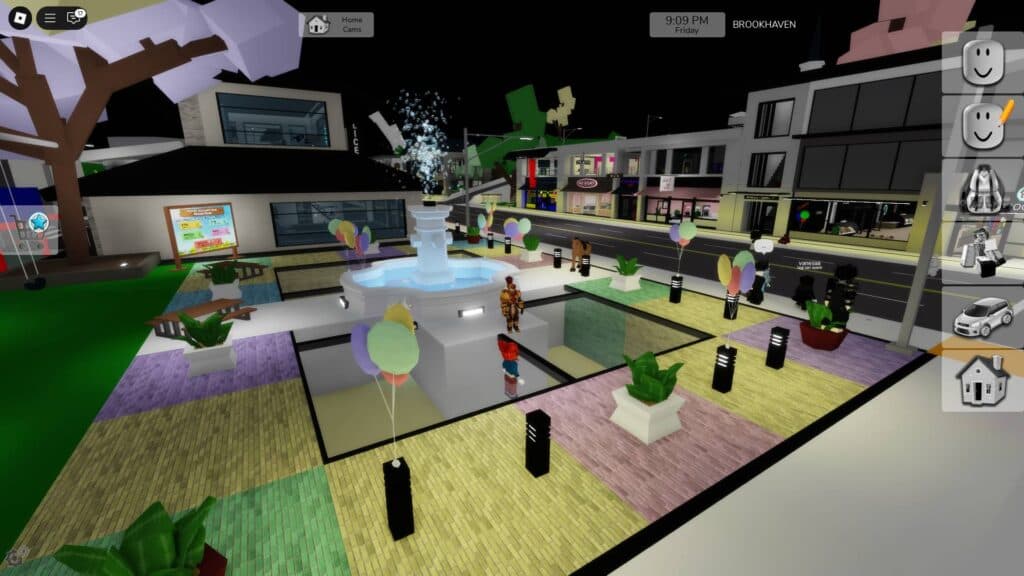
Task: Open the vehicles menu with car icon
Action: click(982, 316)
